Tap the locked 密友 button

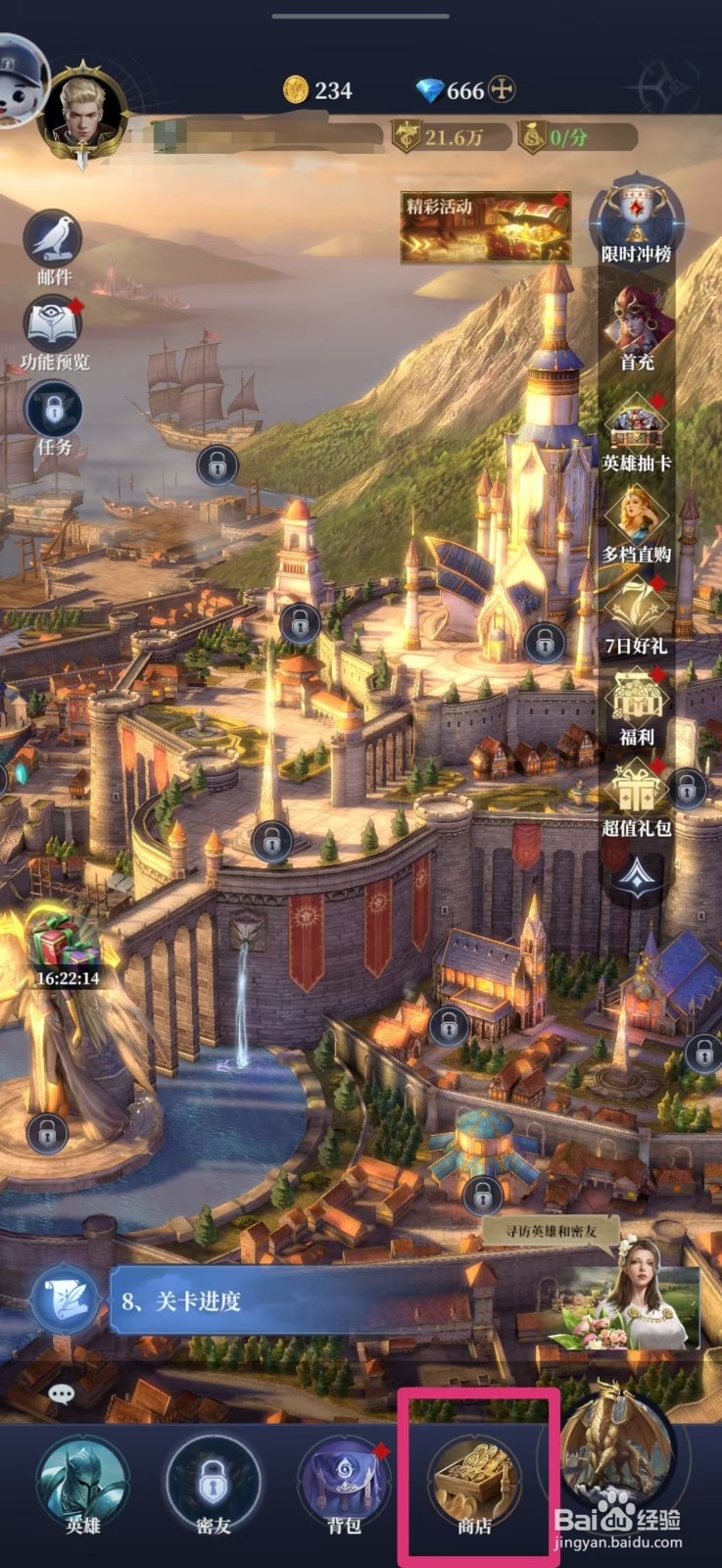(x=213, y=1482)
